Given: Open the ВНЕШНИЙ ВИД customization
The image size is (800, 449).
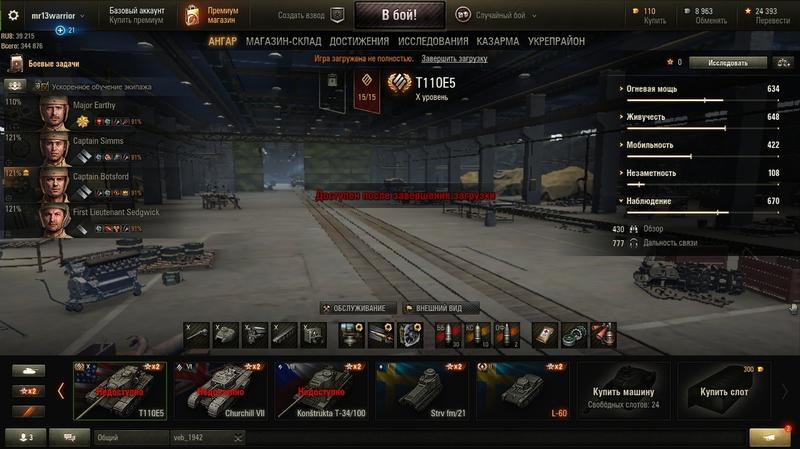Looking at the screenshot, I should [440, 308].
